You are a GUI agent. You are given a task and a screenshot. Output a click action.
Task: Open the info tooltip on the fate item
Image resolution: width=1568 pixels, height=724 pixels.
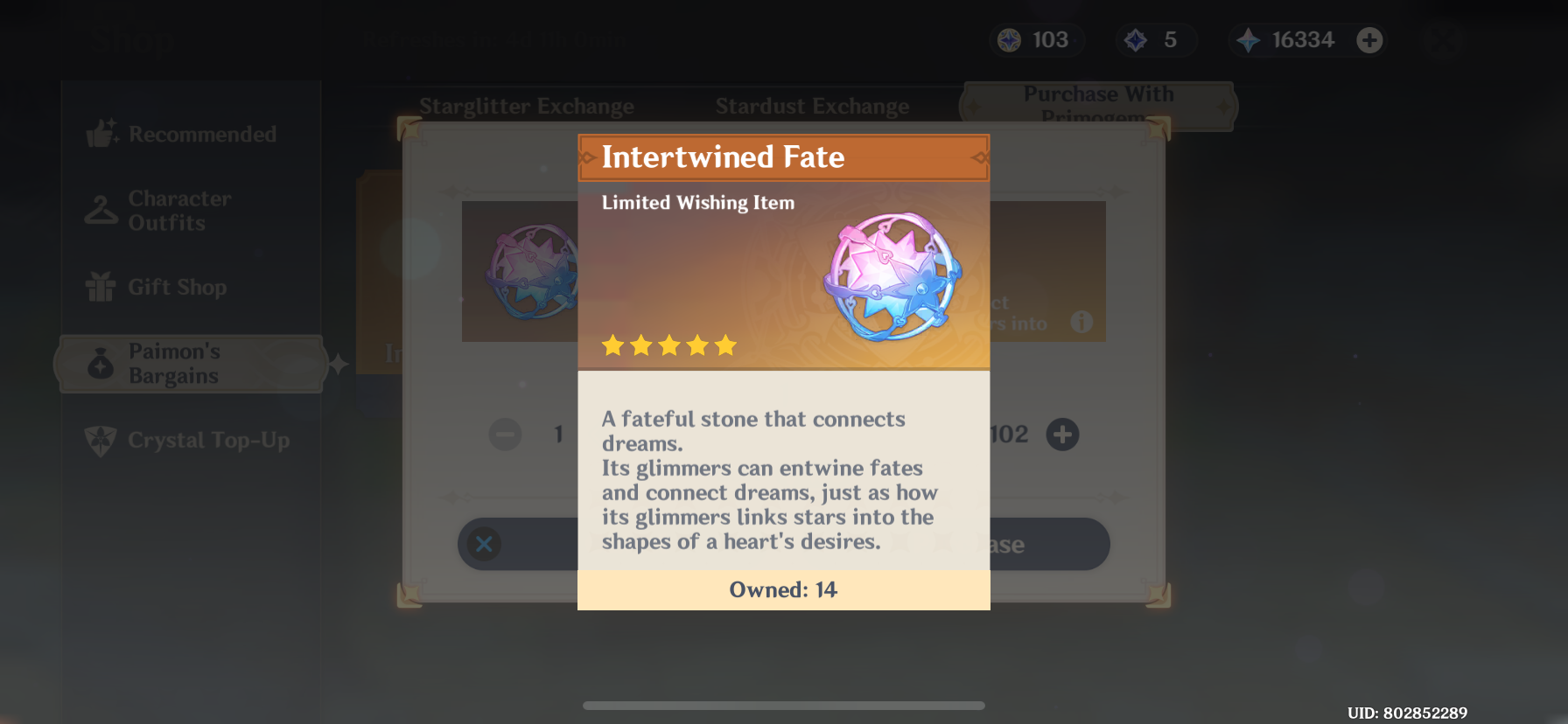(x=1081, y=321)
